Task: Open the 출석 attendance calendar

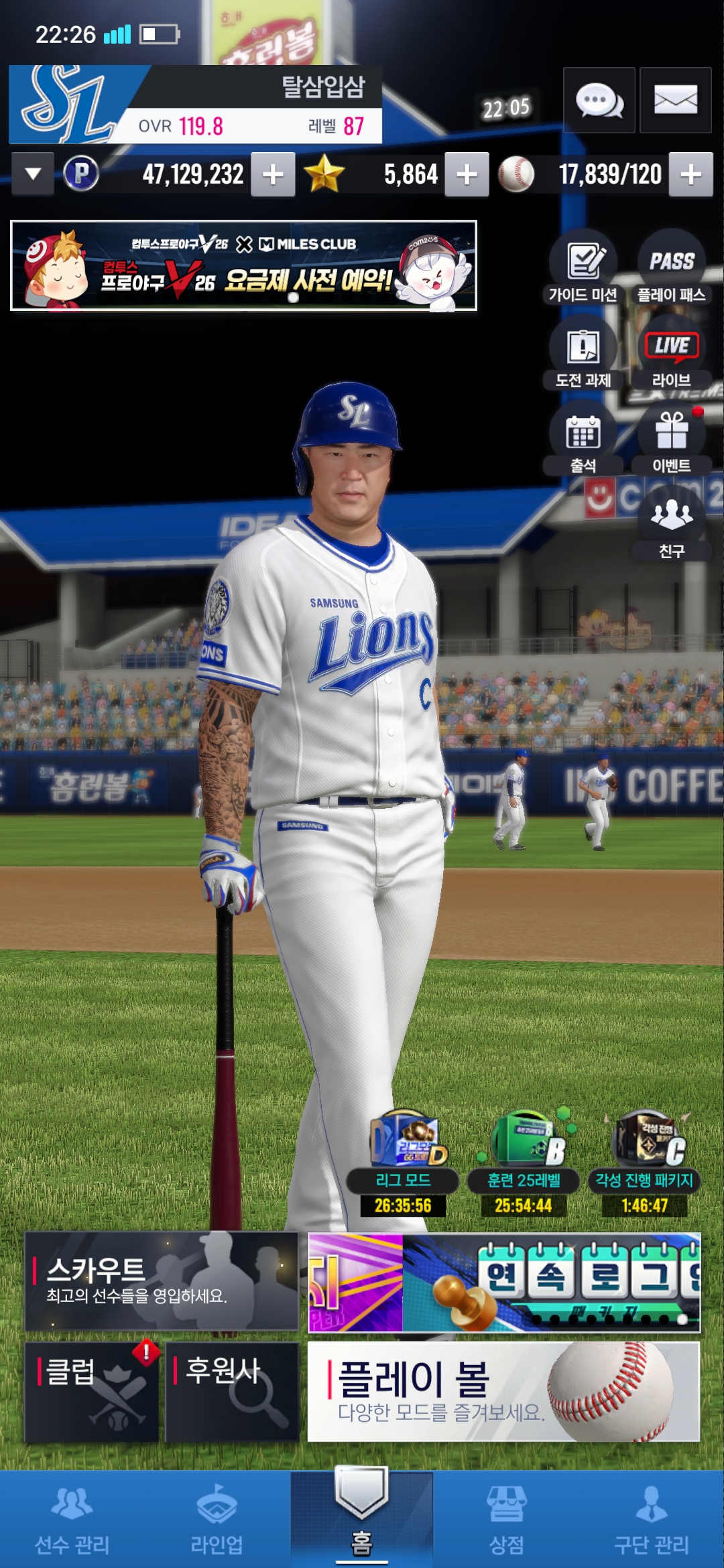Action: (583, 438)
